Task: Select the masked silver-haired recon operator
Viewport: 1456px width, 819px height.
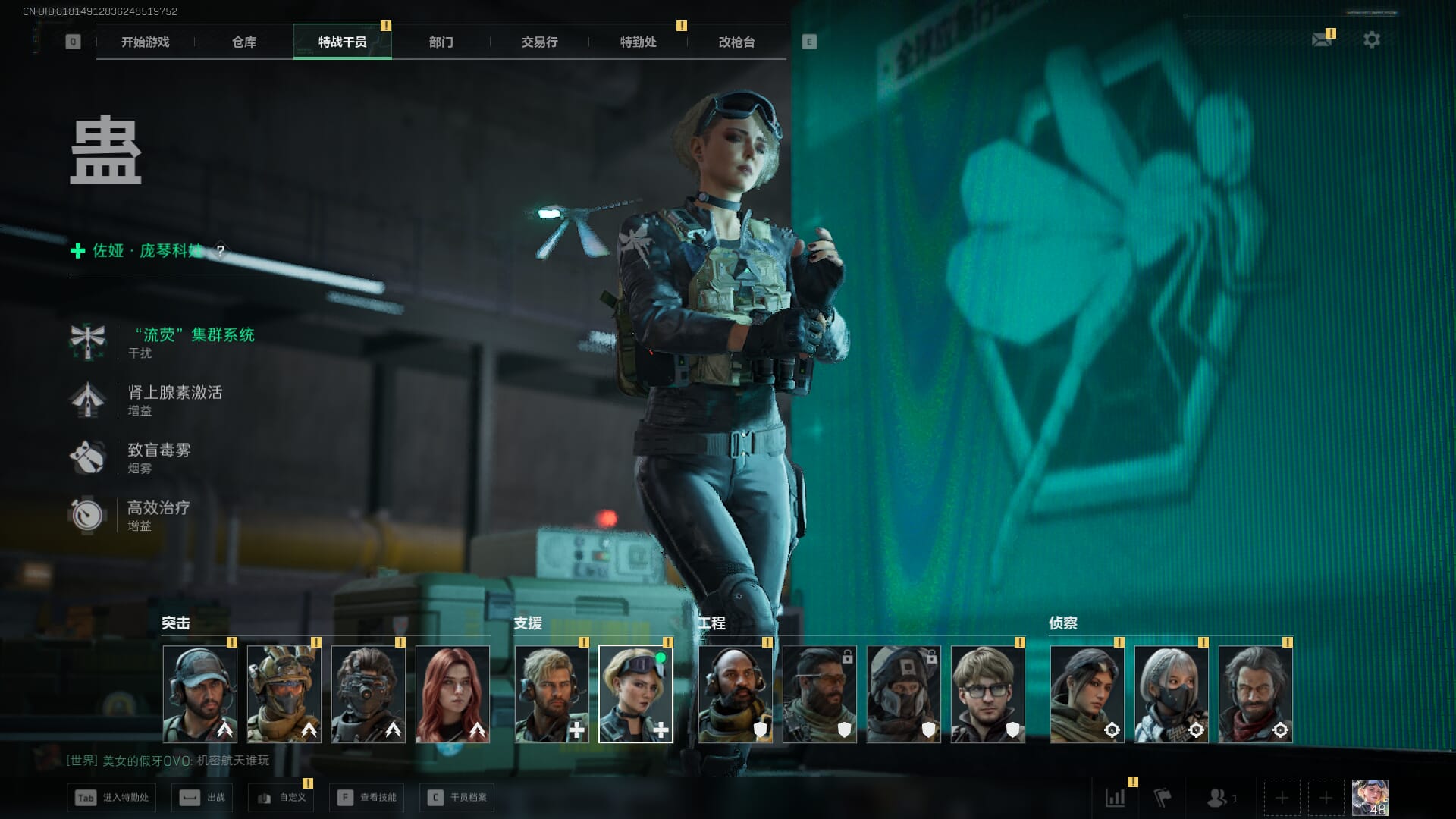Action: [1171, 693]
